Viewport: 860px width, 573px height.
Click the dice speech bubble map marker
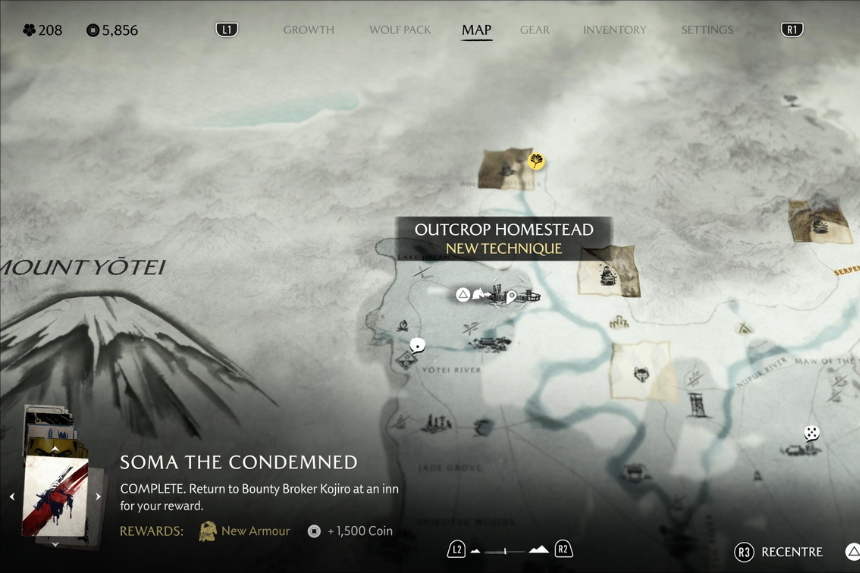click(x=812, y=433)
